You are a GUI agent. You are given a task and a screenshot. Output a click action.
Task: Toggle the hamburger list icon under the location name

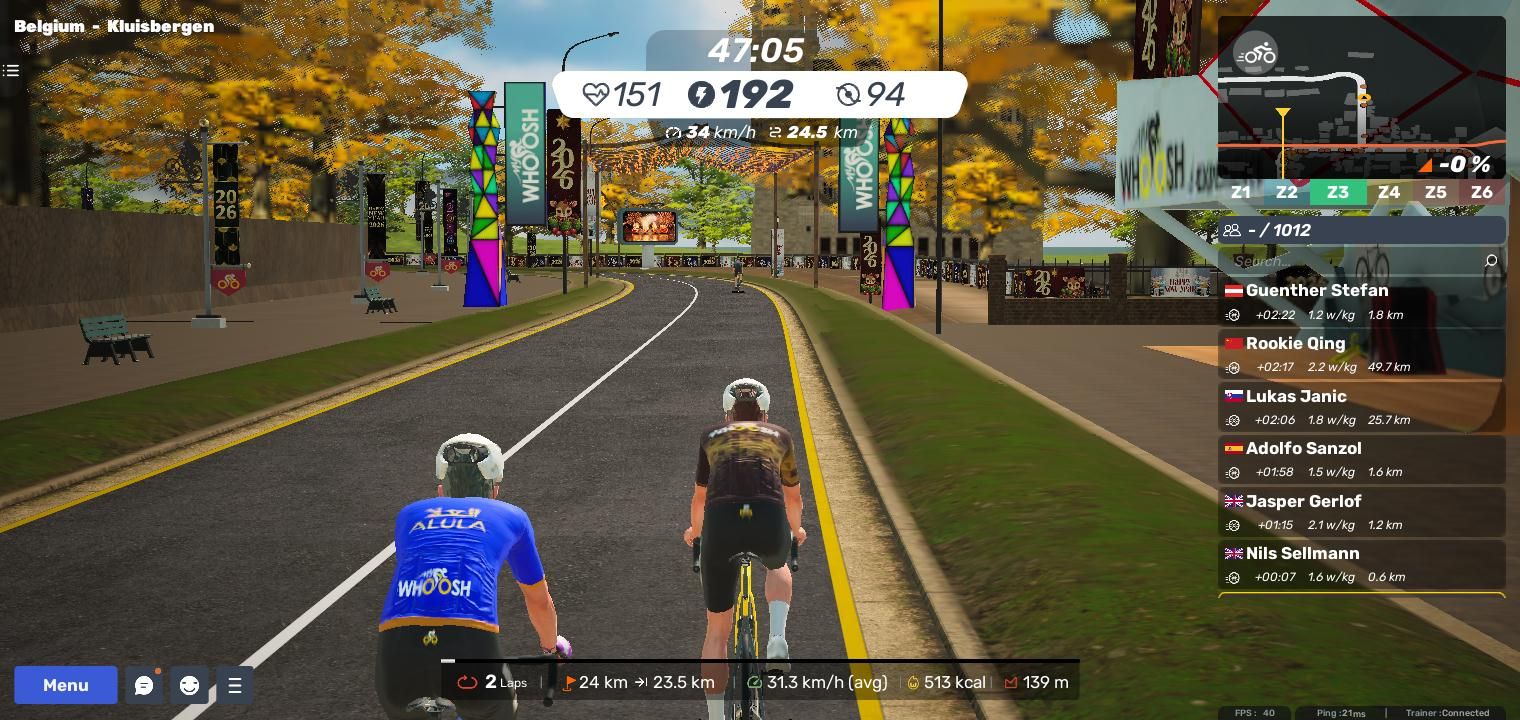point(11,70)
